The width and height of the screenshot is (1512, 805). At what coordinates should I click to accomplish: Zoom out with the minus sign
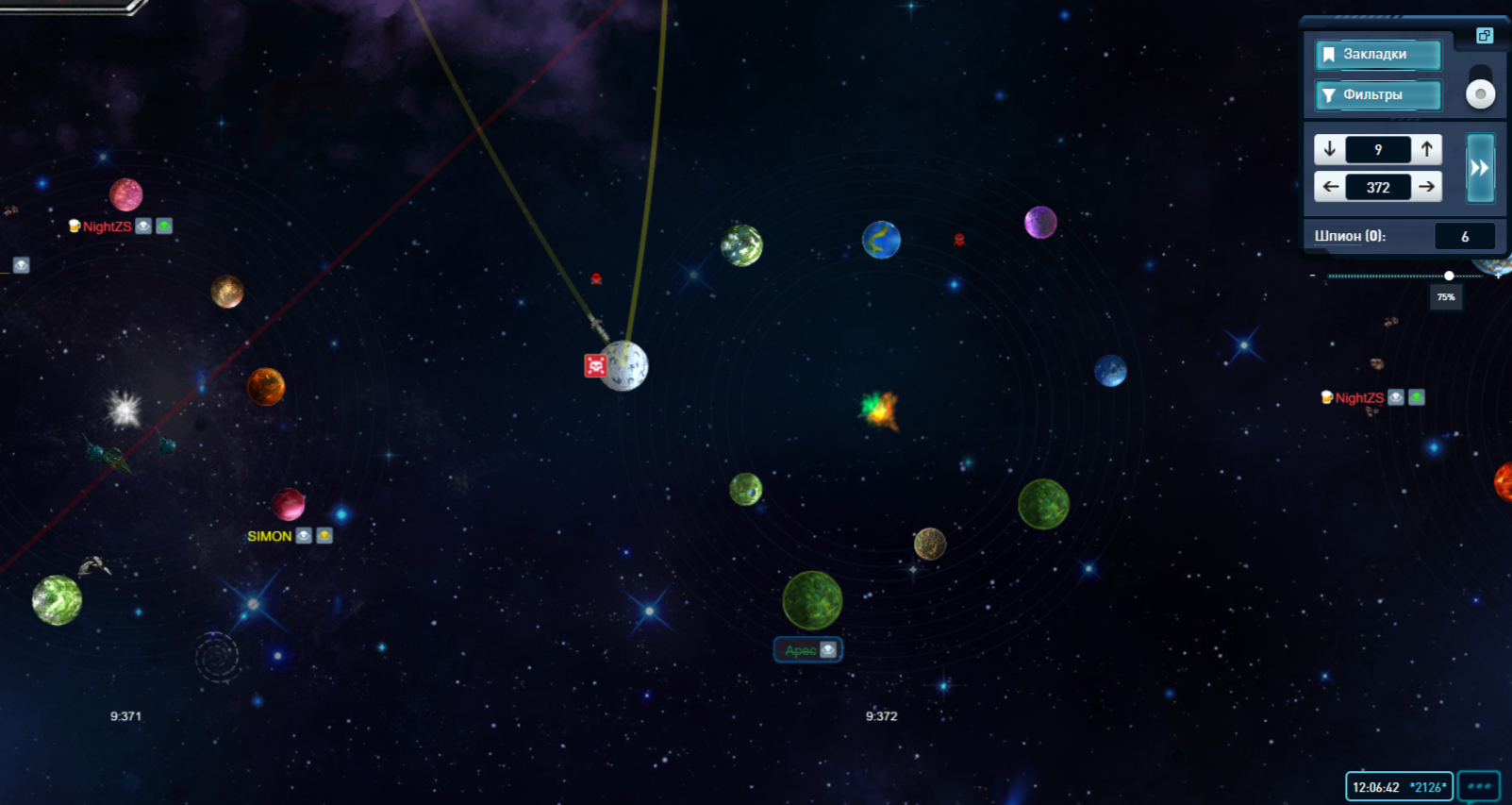click(1313, 276)
